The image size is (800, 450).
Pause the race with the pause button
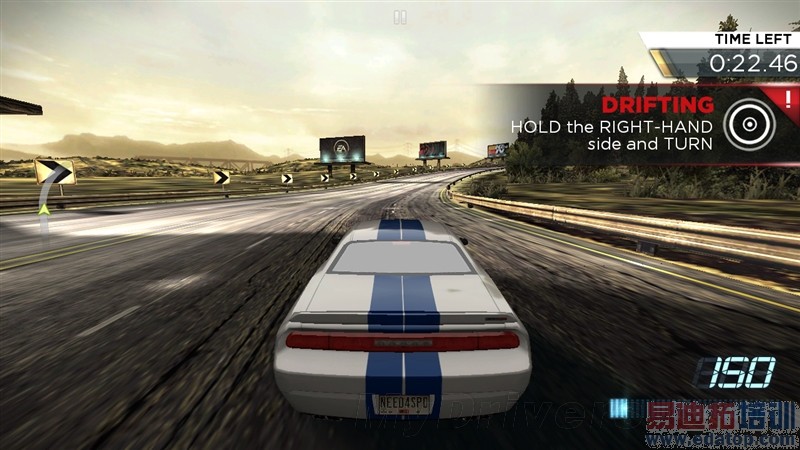tap(400, 16)
